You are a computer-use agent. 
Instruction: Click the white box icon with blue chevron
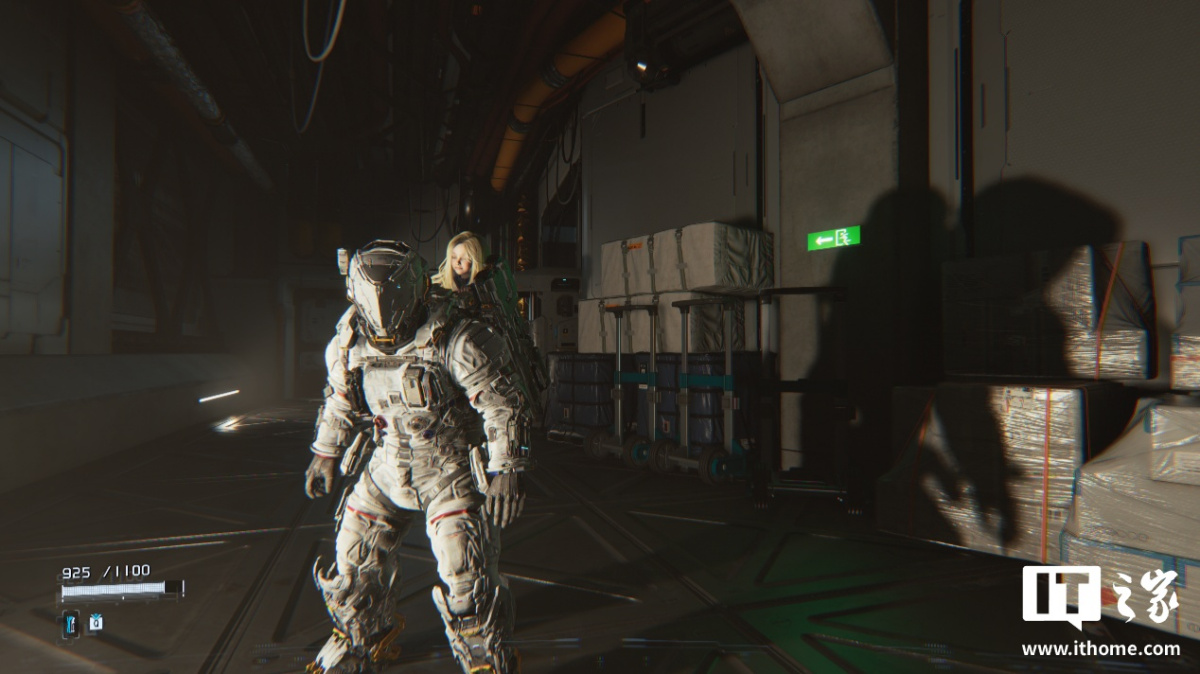pos(96,622)
